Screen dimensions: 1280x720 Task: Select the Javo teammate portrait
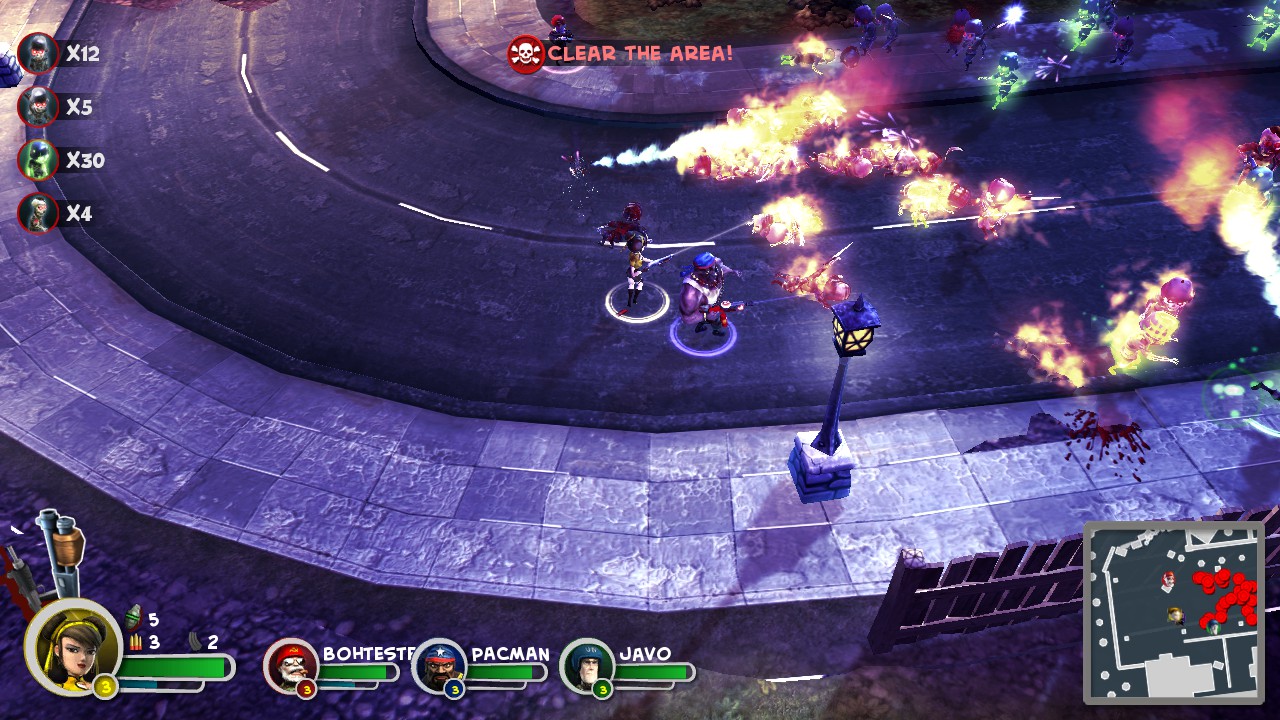[x=588, y=666]
